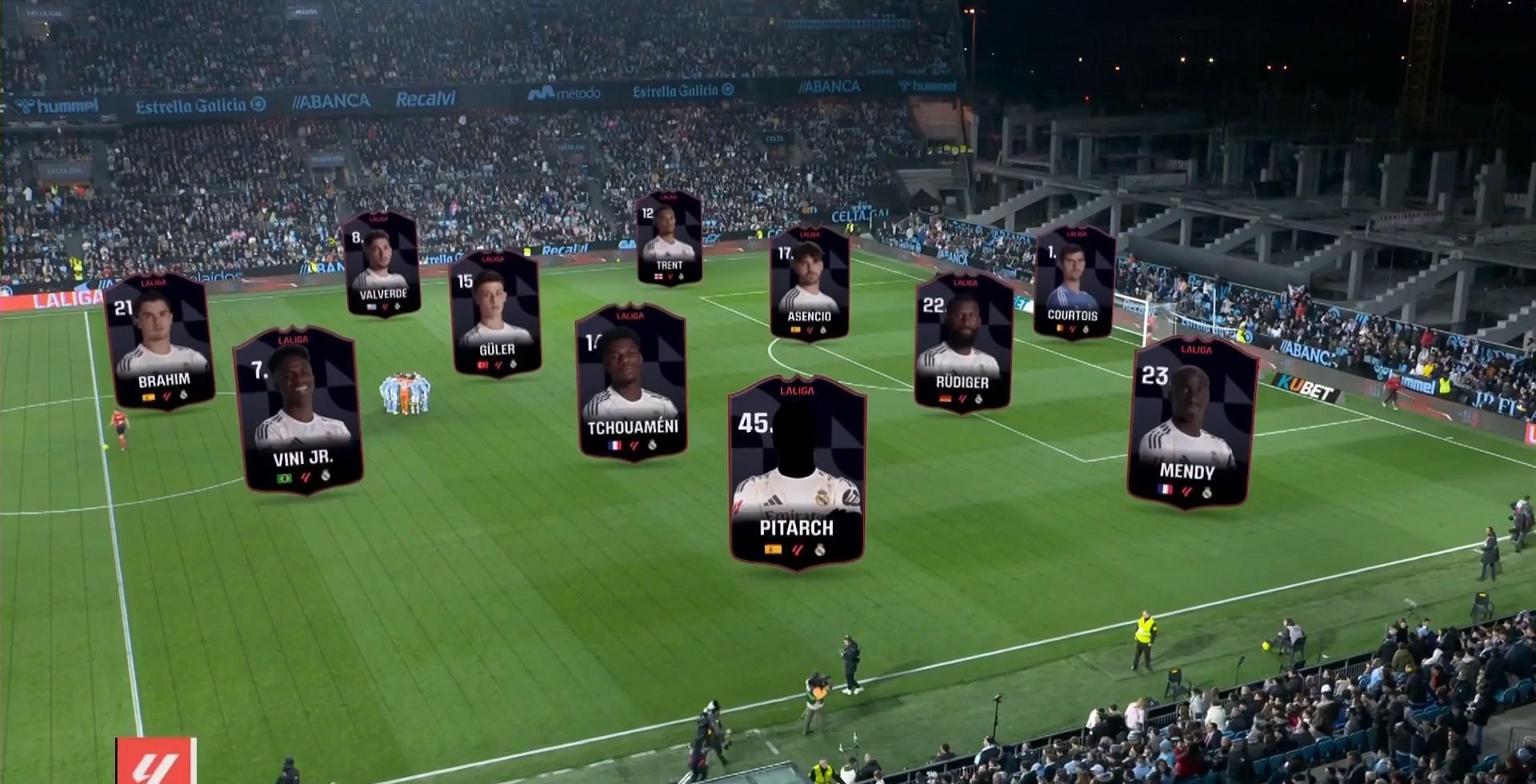
Task: Click the Trent number 12 card
Action: pyautogui.click(x=669, y=238)
